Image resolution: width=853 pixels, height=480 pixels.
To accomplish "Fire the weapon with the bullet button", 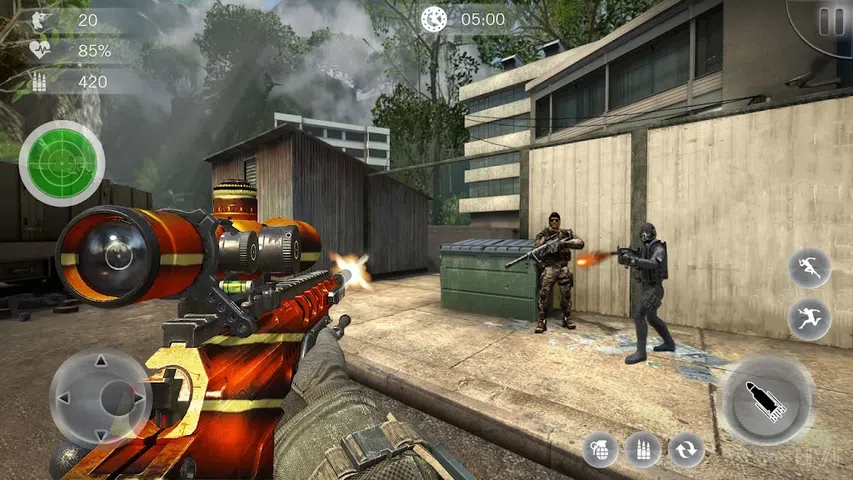I will pyautogui.click(x=766, y=400).
